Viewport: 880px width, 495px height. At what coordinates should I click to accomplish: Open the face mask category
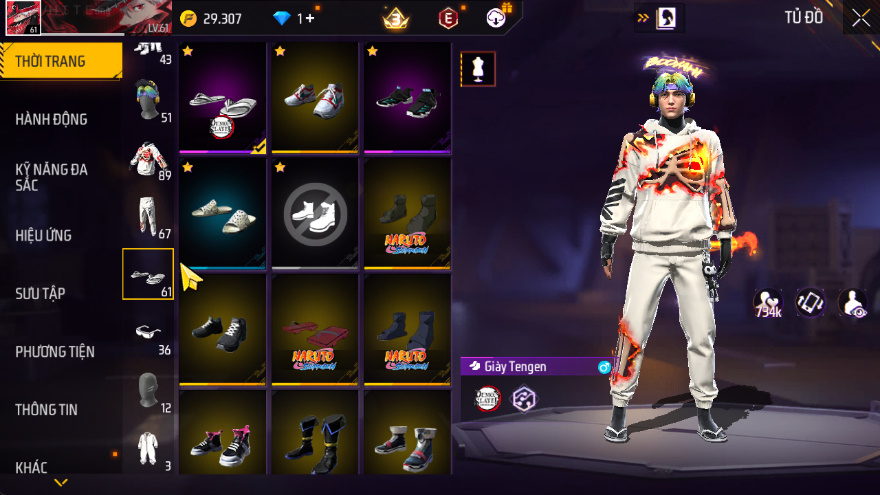tap(148, 390)
